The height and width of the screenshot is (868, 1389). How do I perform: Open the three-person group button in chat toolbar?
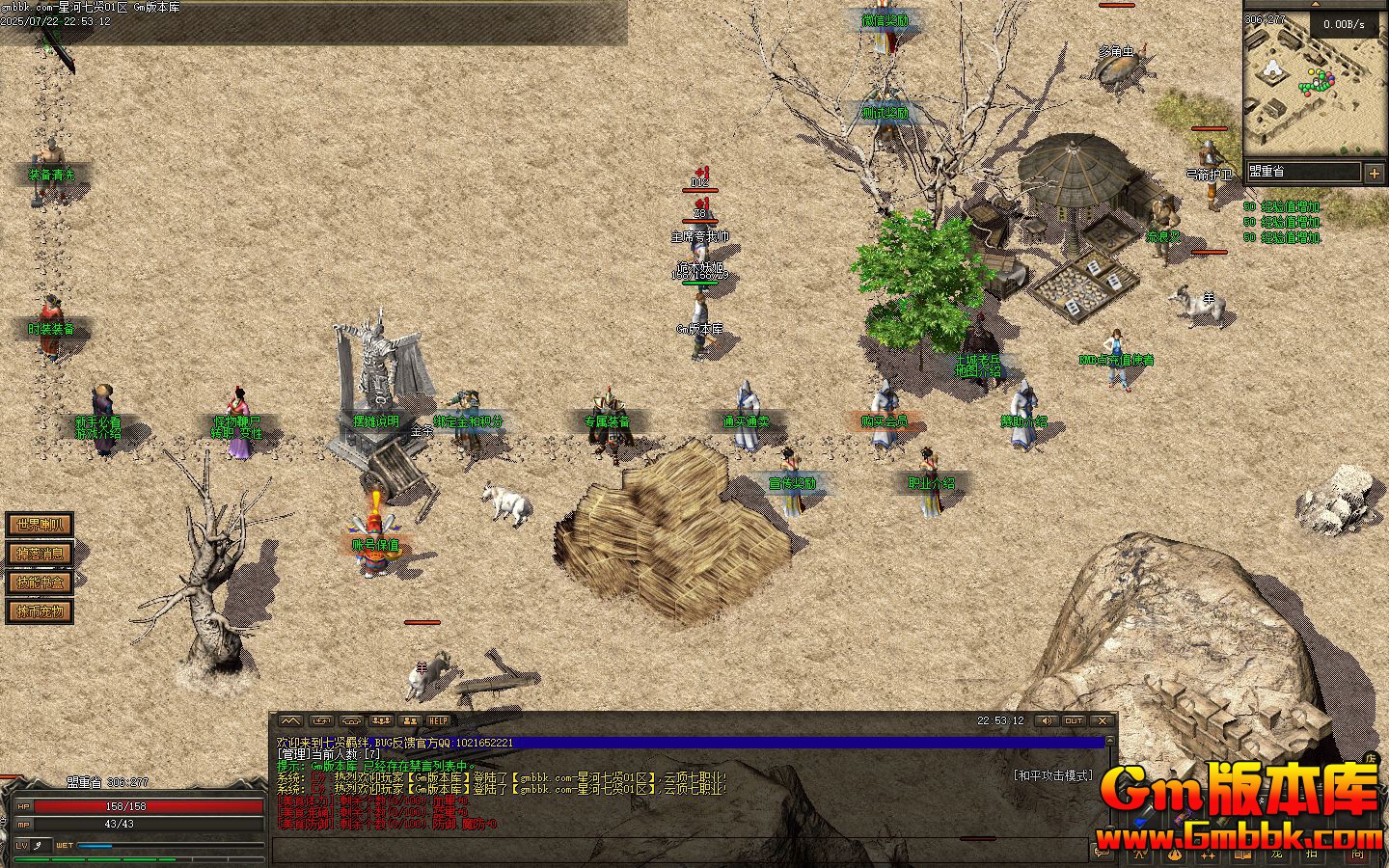[x=381, y=720]
